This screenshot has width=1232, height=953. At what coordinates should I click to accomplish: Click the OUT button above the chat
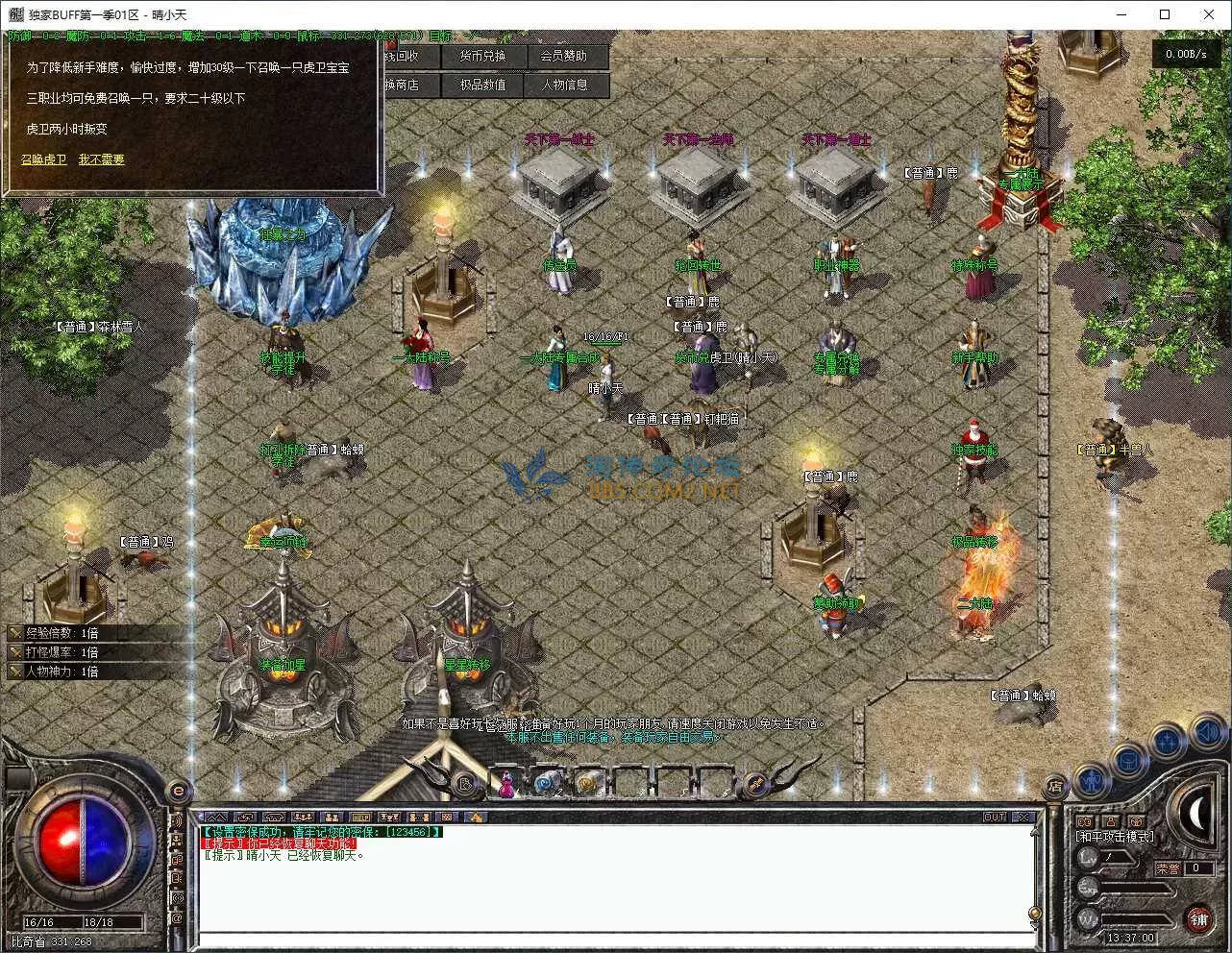coord(995,818)
